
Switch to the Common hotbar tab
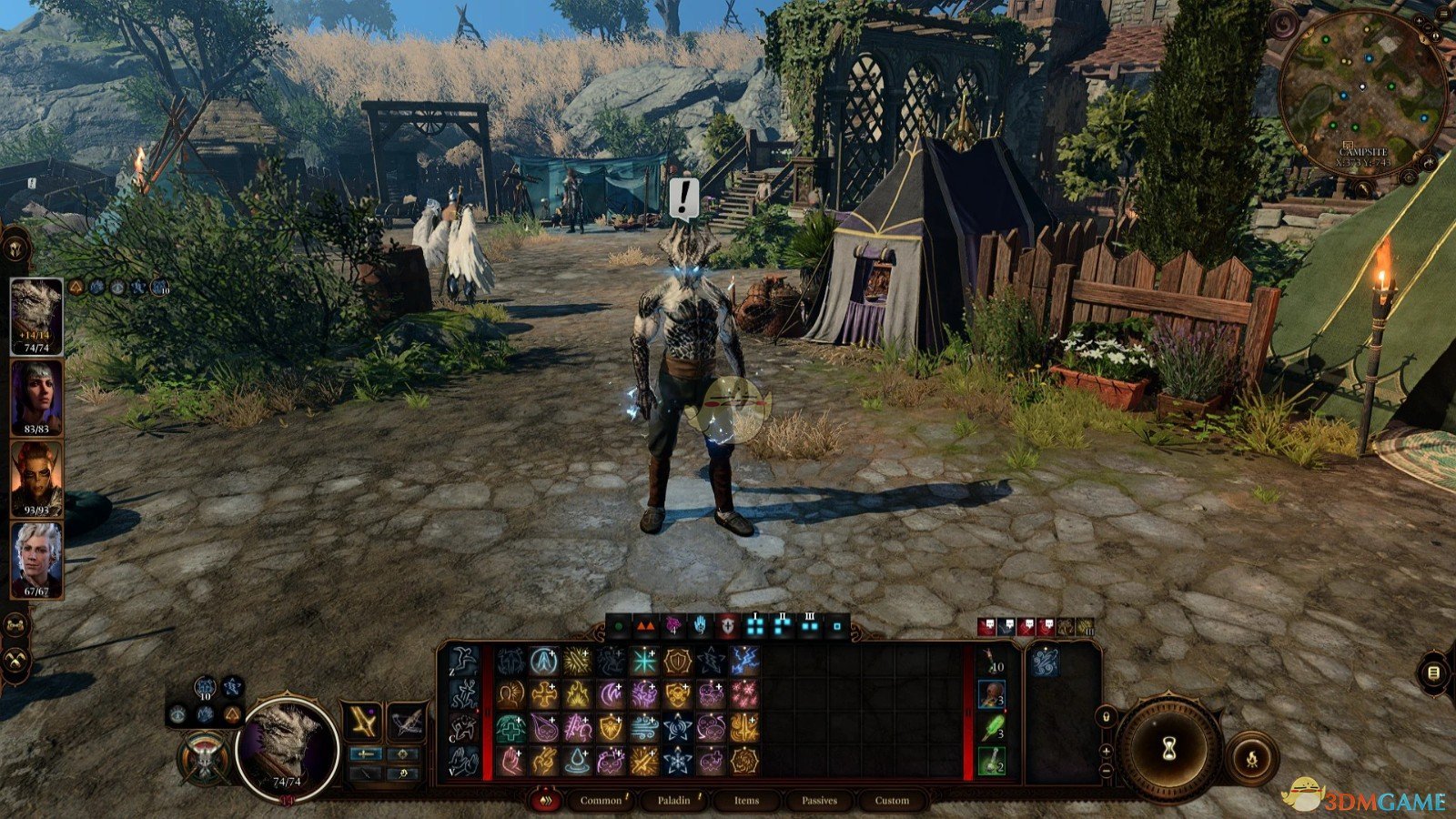601,801
